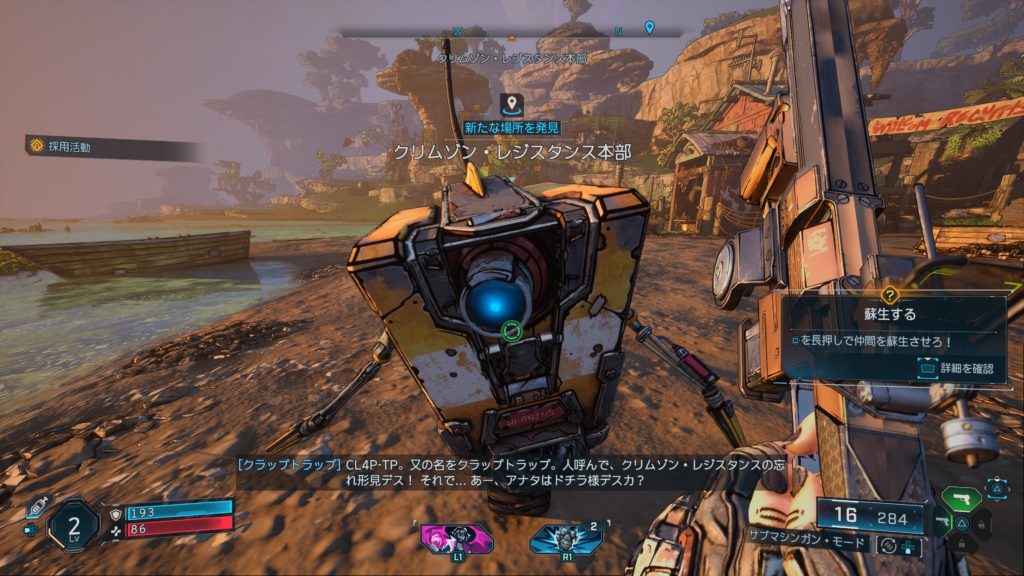Click the level 2 player badge

pyautogui.click(x=74, y=524)
